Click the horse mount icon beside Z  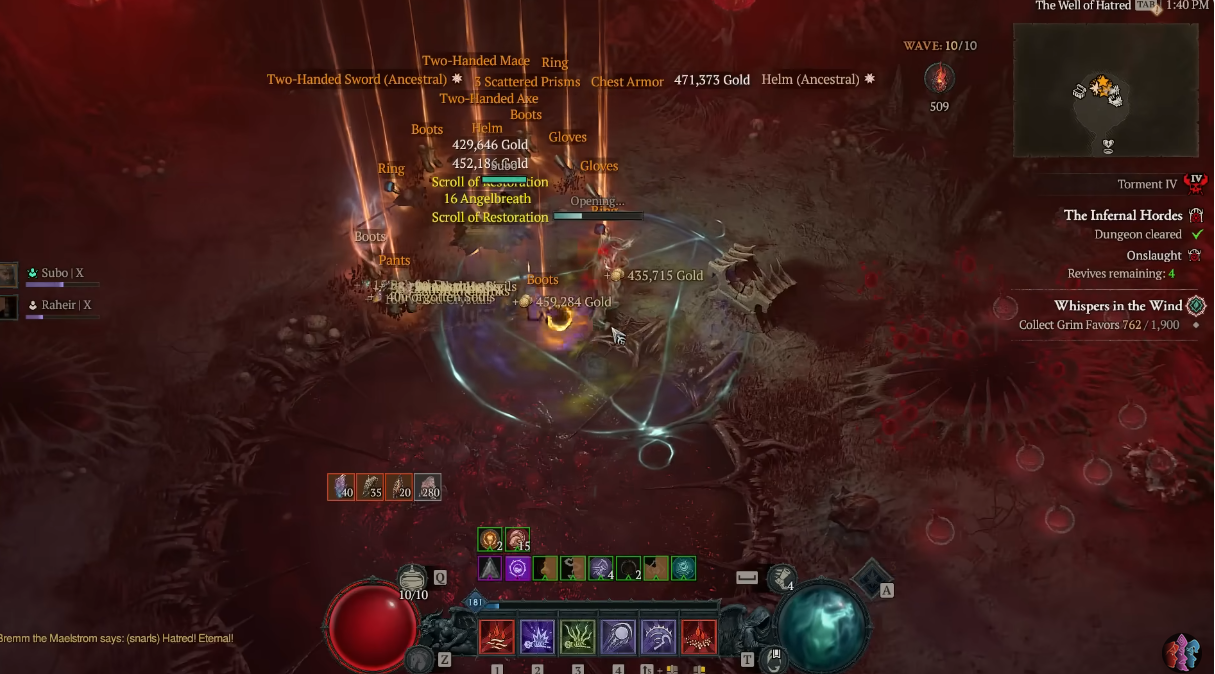(x=418, y=659)
